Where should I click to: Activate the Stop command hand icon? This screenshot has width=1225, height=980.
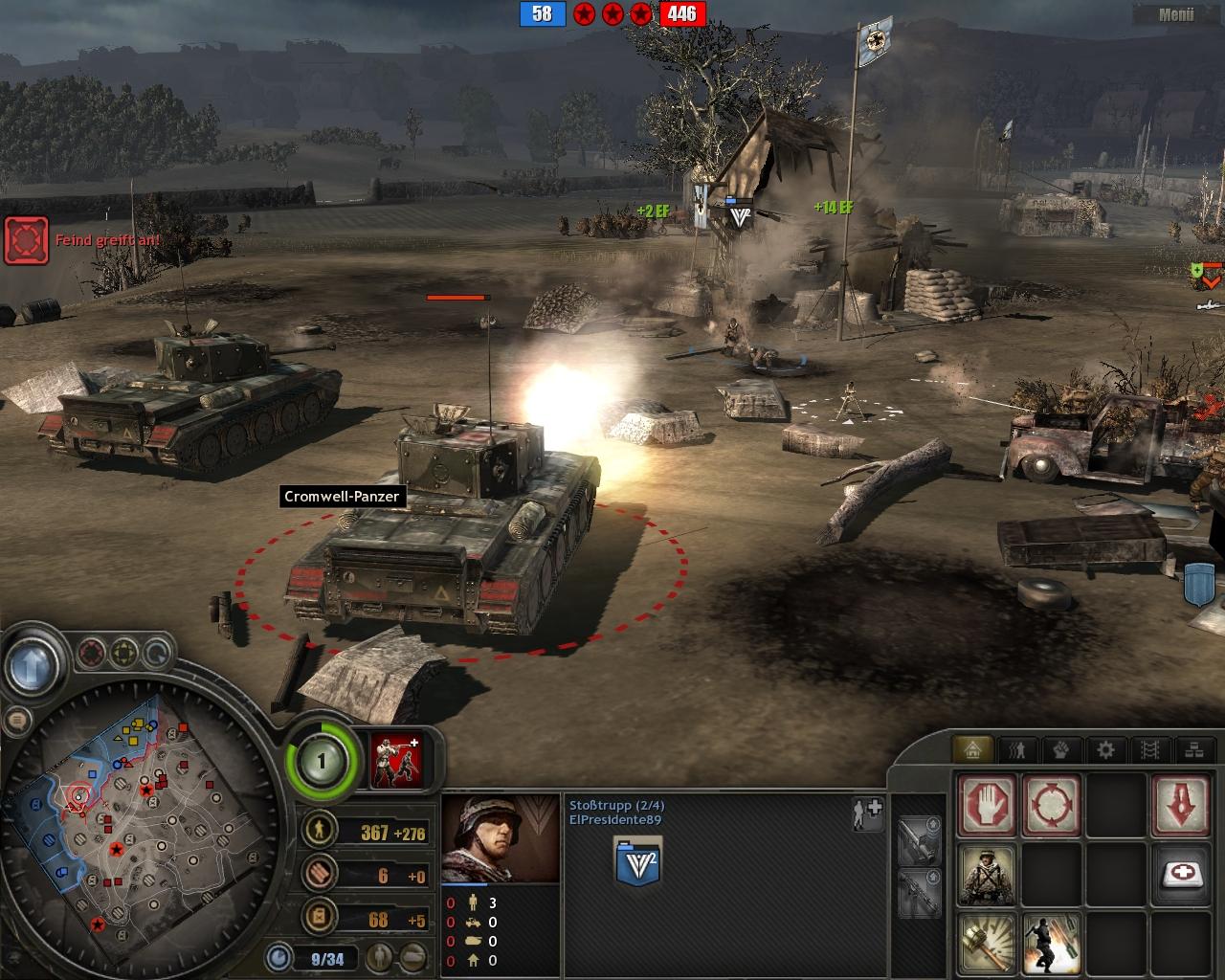[x=987, y=803]
